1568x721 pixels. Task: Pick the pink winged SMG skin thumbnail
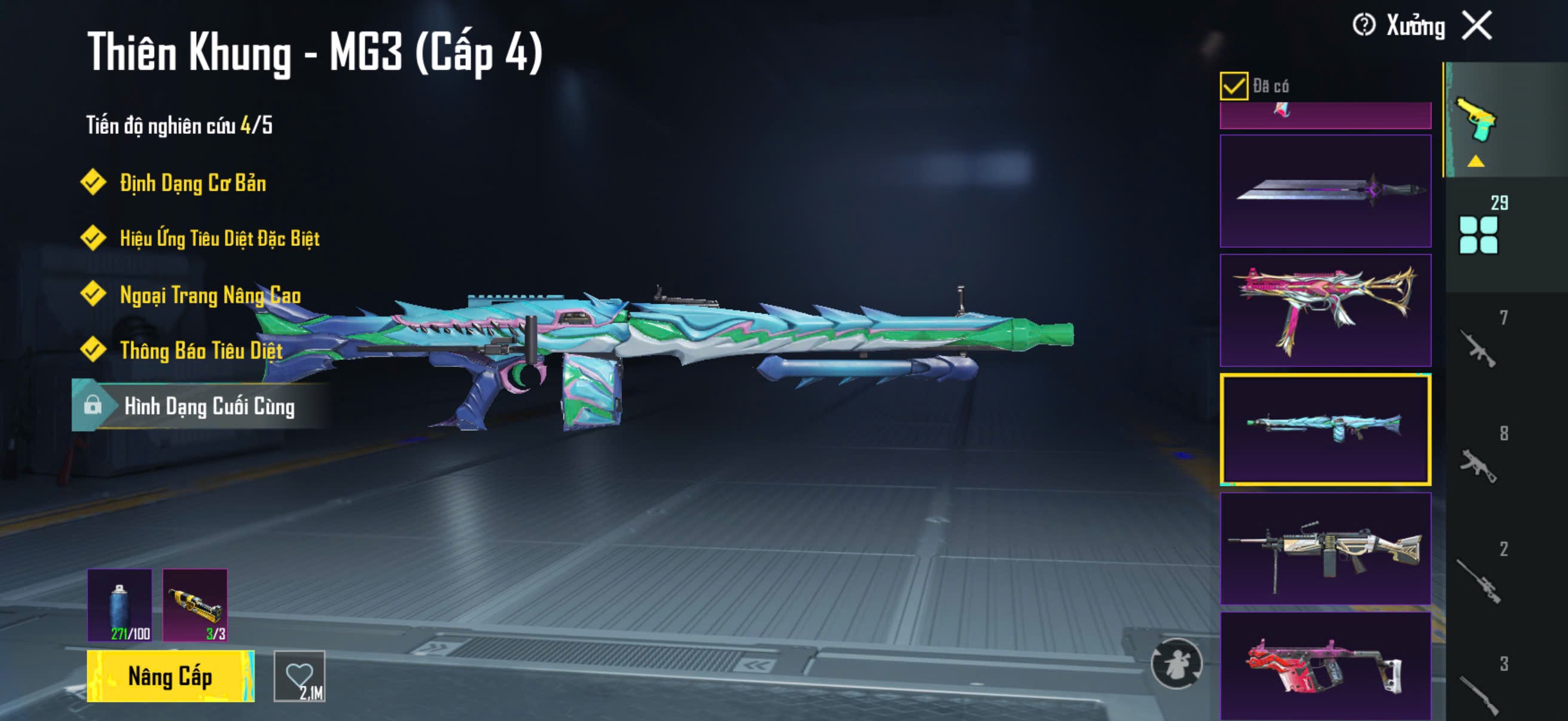pyautogui.click(x=1325, y=310)
